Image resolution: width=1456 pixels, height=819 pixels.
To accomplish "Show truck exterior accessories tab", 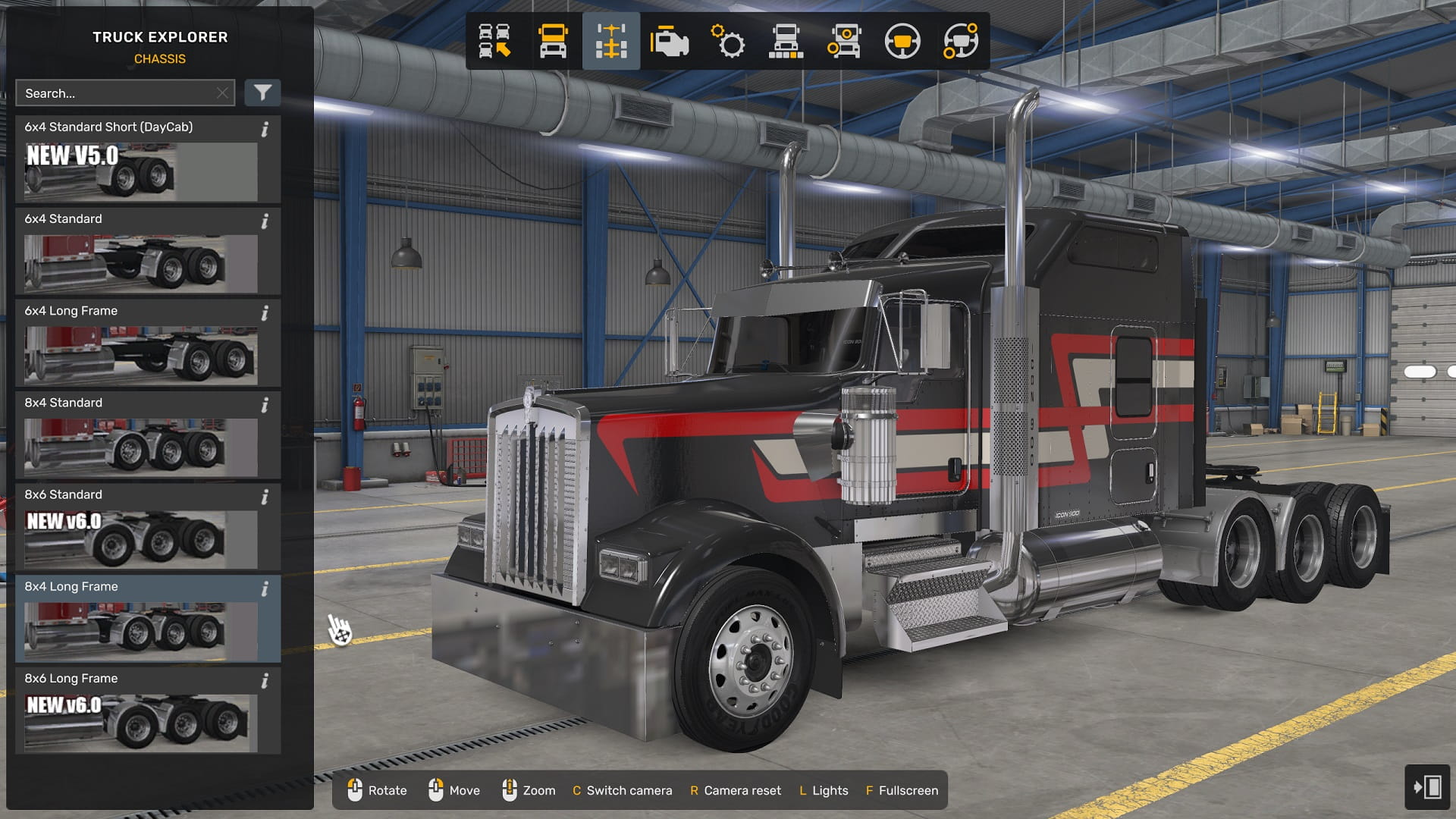I will (x=844, y=41).
